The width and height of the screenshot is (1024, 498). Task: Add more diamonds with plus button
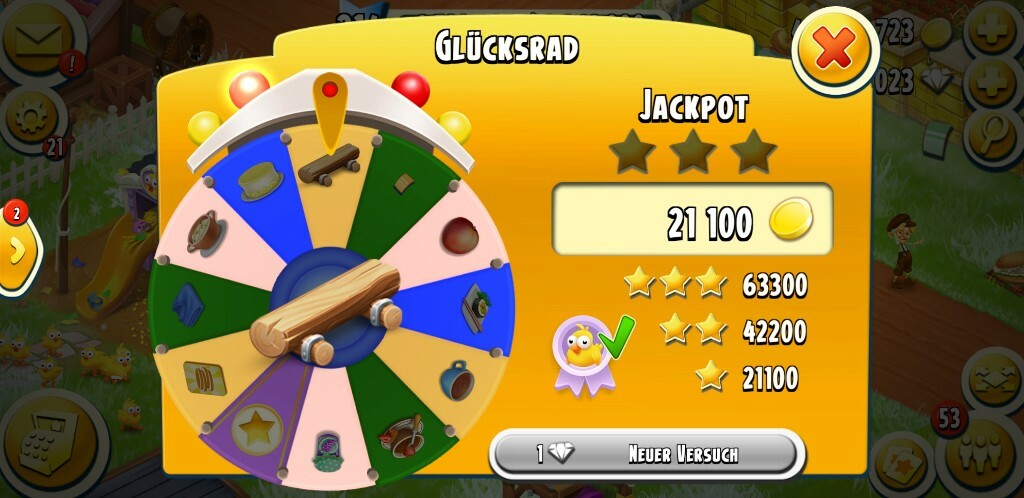993,82
